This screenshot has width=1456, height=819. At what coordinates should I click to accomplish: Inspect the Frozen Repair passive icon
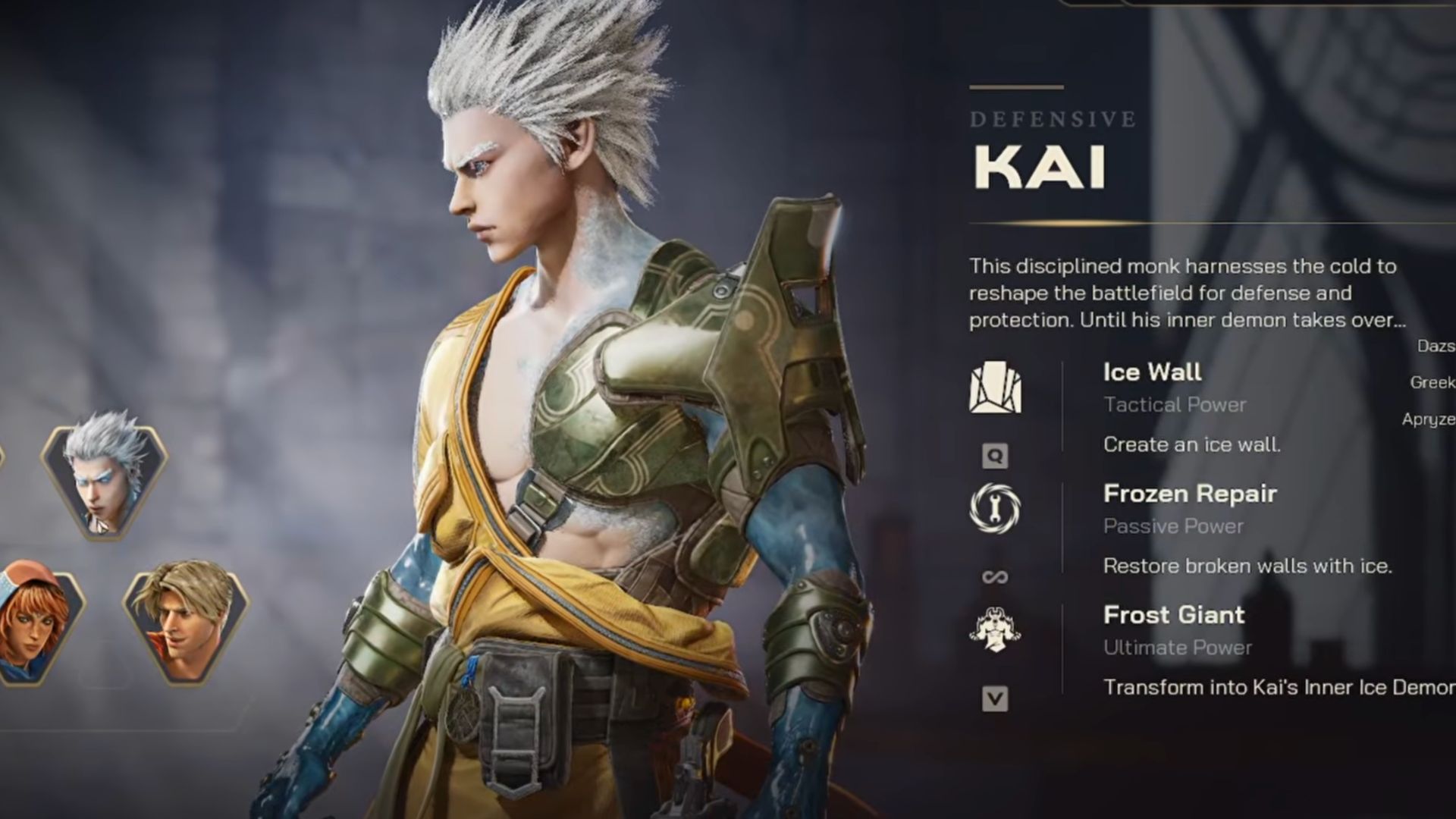(x=995, y=508)
